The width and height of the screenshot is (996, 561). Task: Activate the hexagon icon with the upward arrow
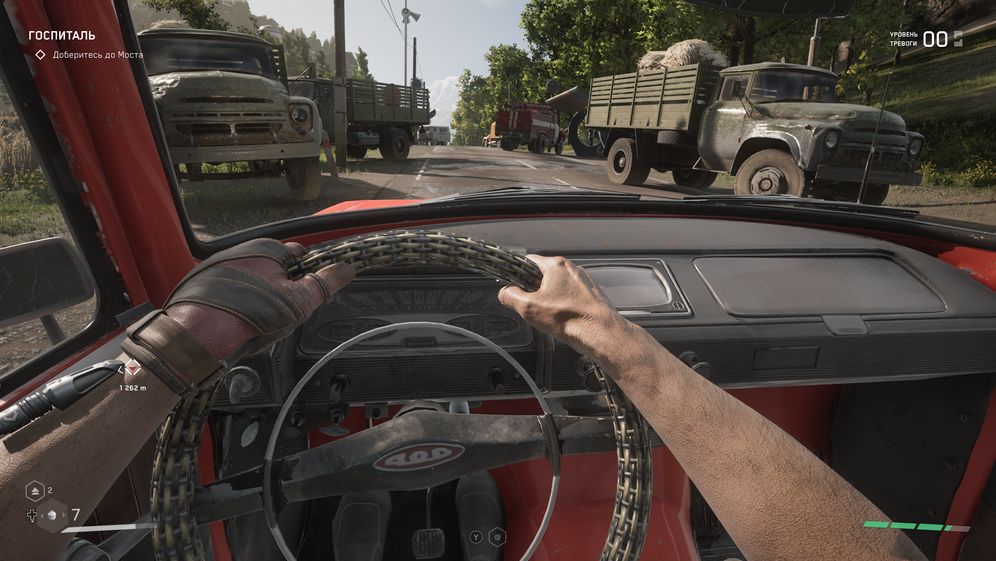[x=33, y=490]
